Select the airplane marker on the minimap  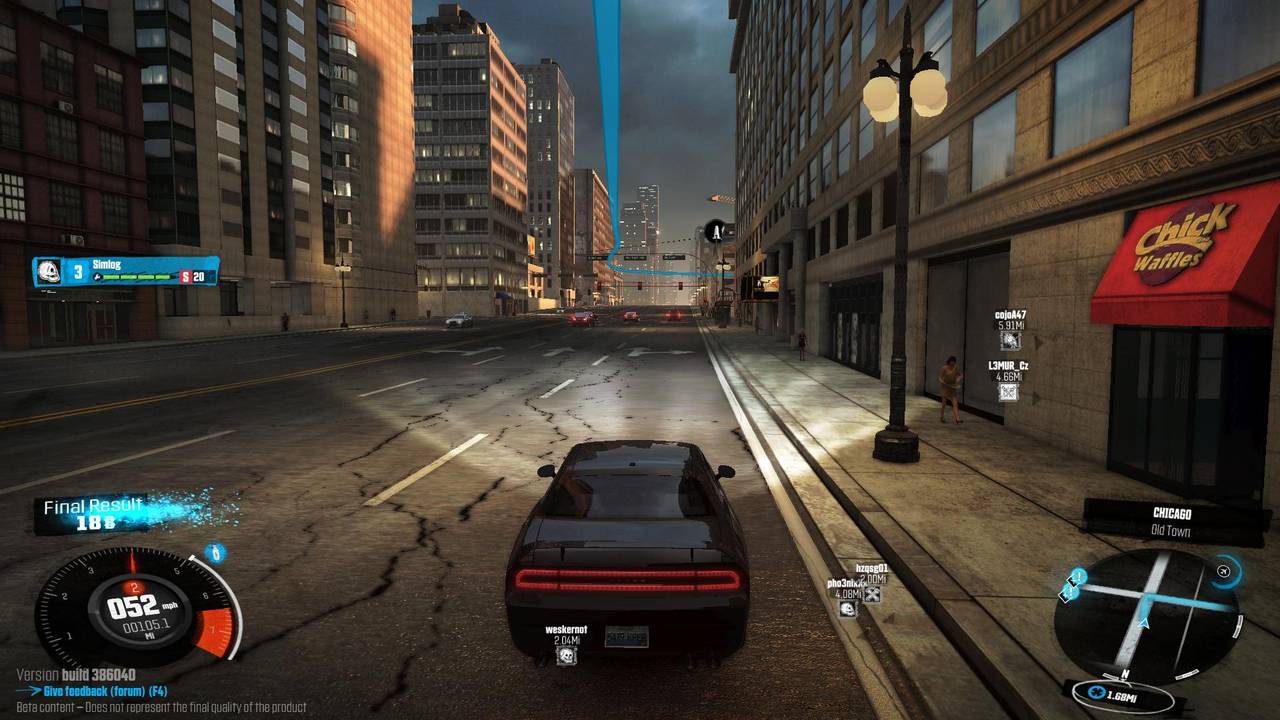click(1223, 572)
